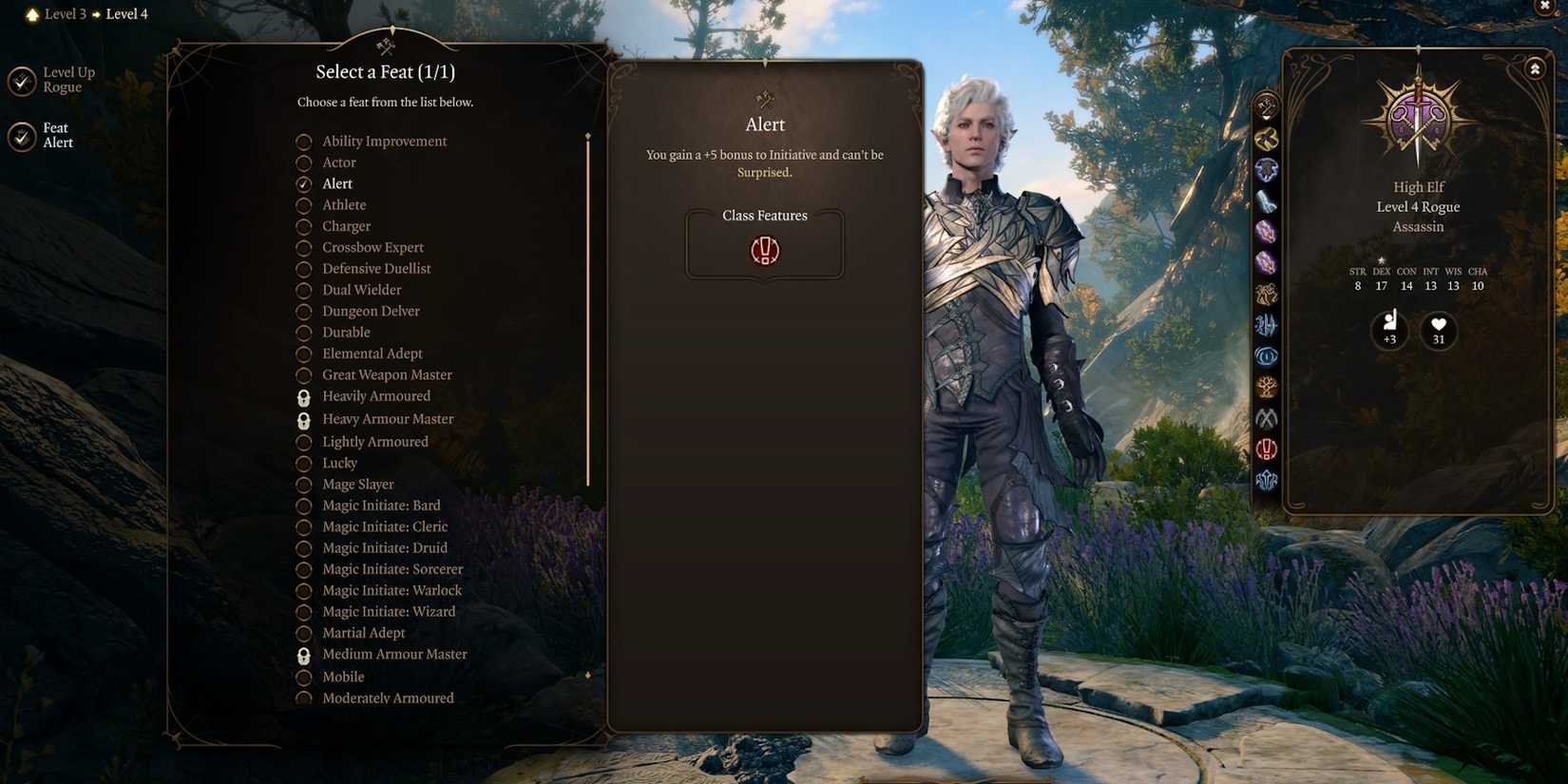Select the Lucky feat radio button
The image size is (1568, 784).
pos(303,464)
